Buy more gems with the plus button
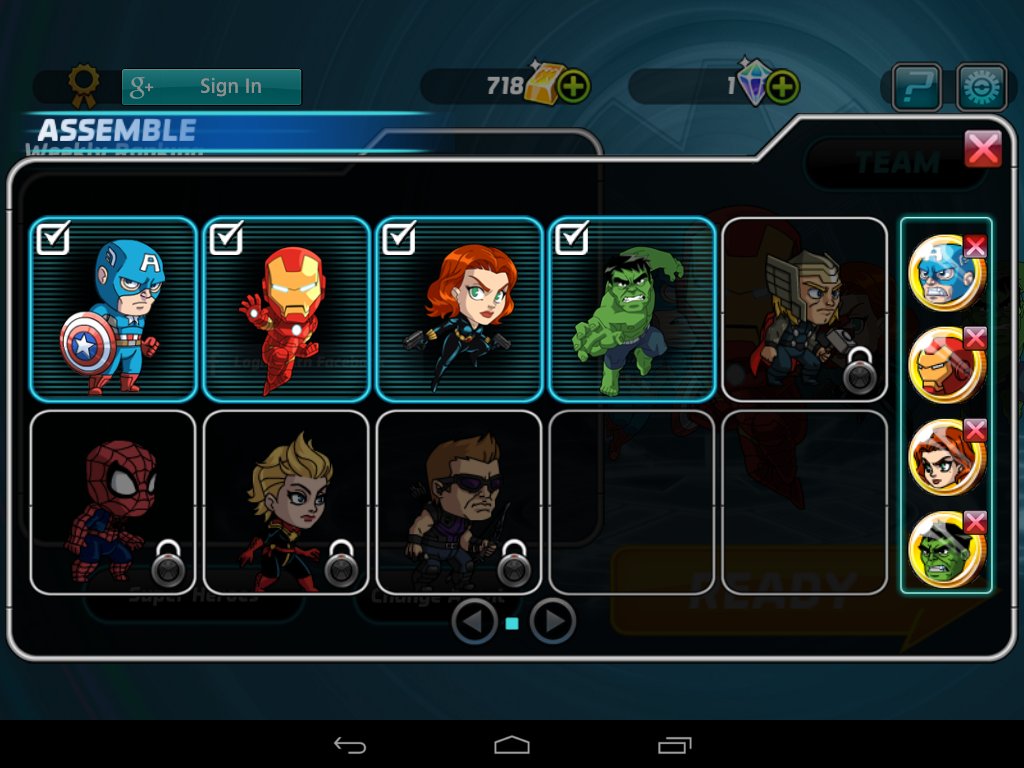Screen dimensions: 1024x768 coord(782,87)
